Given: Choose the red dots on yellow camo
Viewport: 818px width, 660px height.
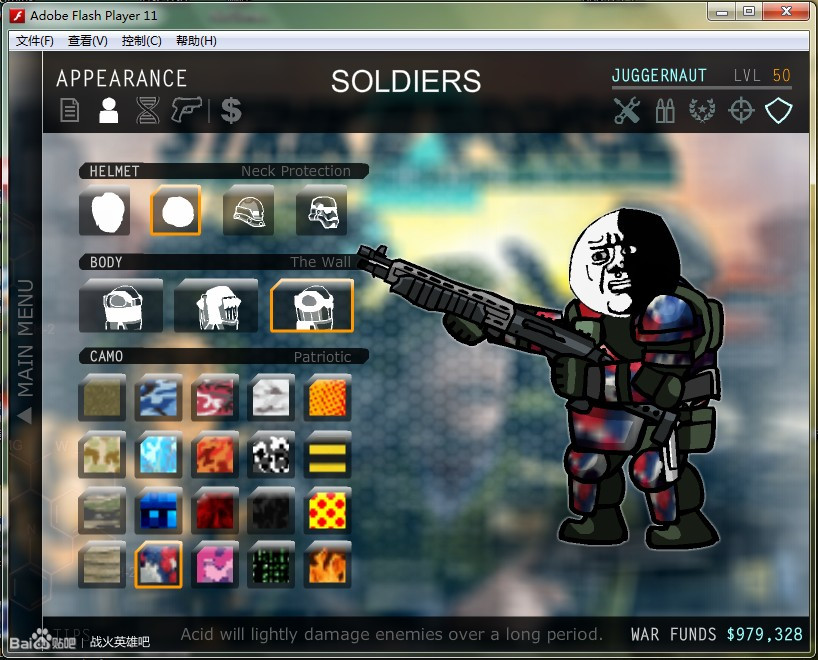Looking at the screenshot, I should (x=327, y=510).
